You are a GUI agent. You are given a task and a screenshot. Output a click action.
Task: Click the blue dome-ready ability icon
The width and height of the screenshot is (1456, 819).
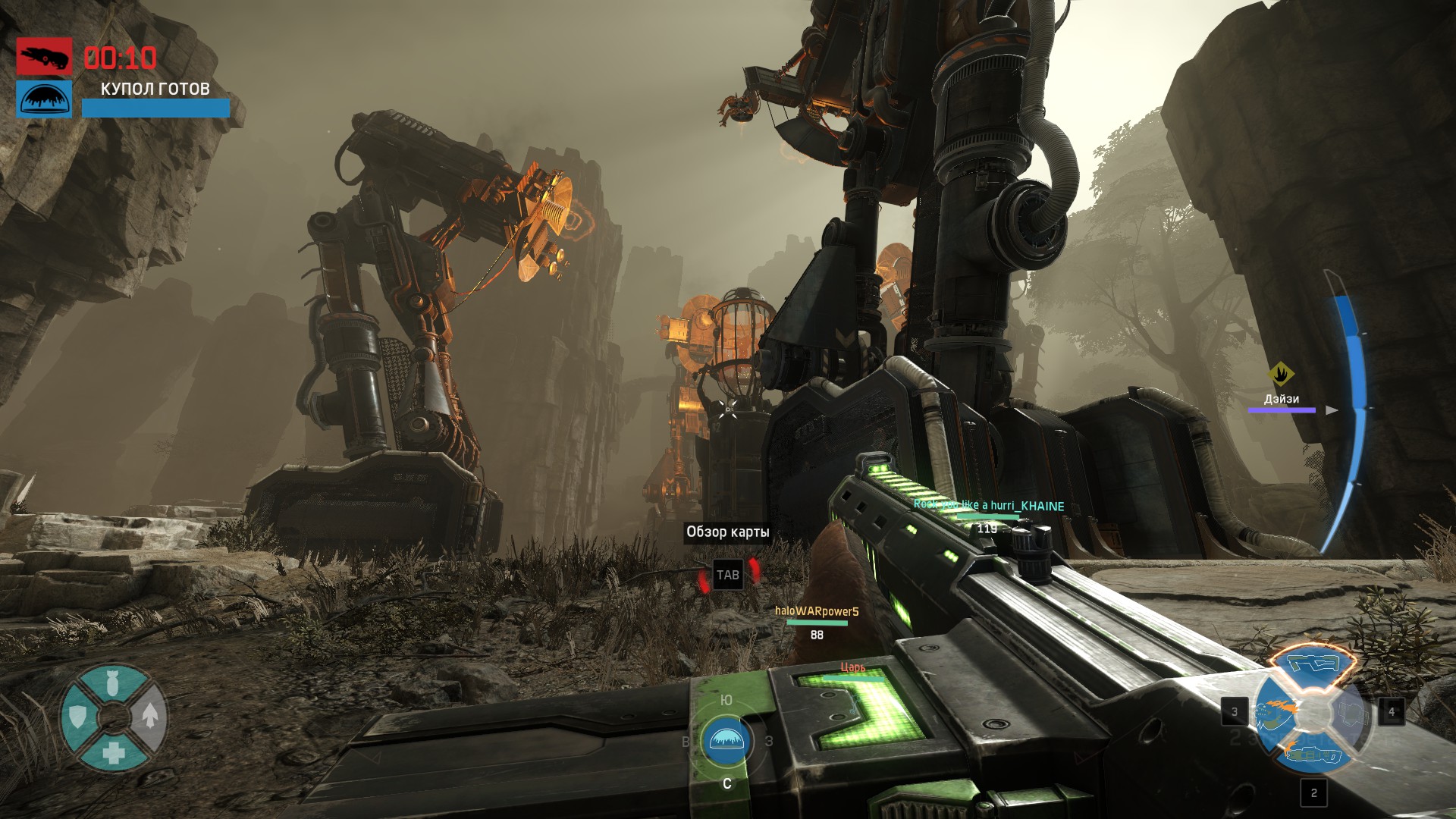pyautogui.click(x=45, y=99)
